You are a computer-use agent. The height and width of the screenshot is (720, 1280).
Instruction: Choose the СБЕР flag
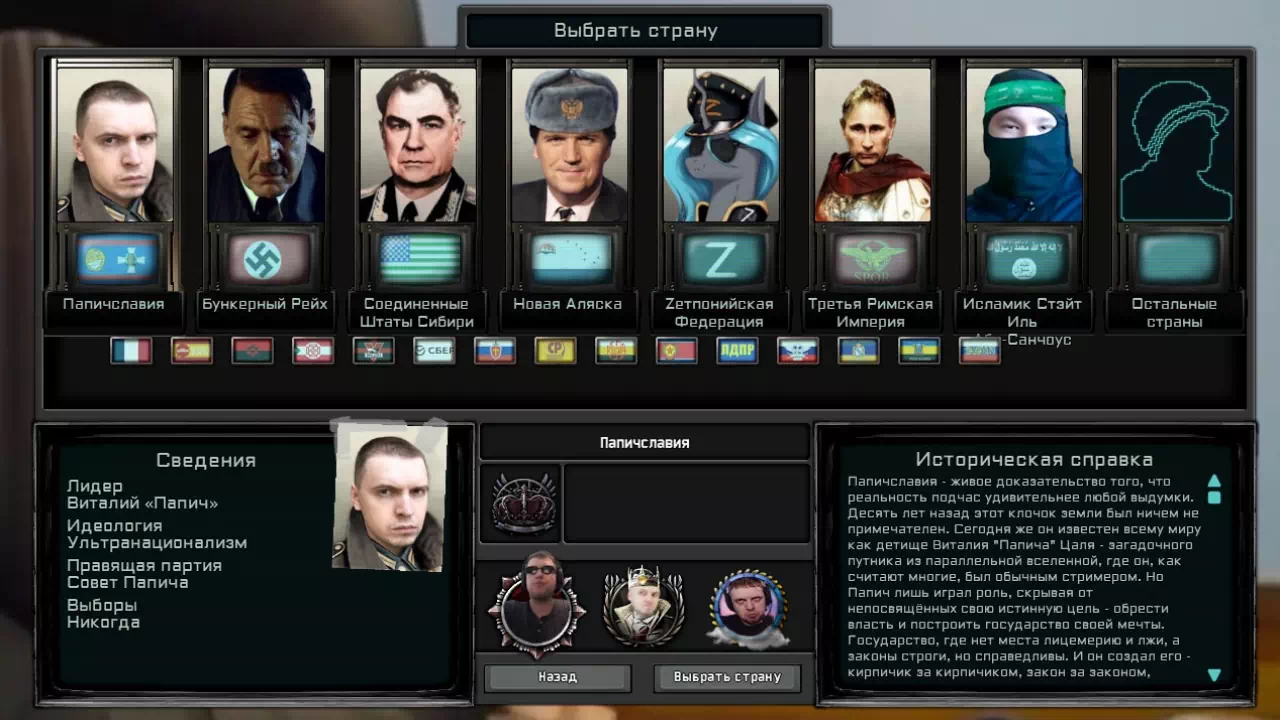[434, 351]
